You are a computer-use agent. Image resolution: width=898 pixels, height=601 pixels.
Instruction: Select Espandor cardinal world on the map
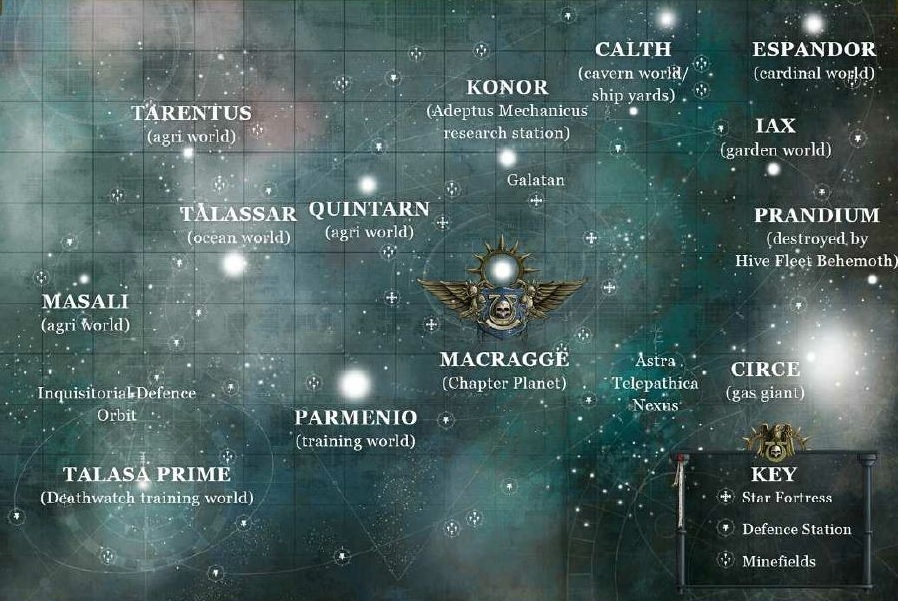pyautogui.click(x=814, y=50)
